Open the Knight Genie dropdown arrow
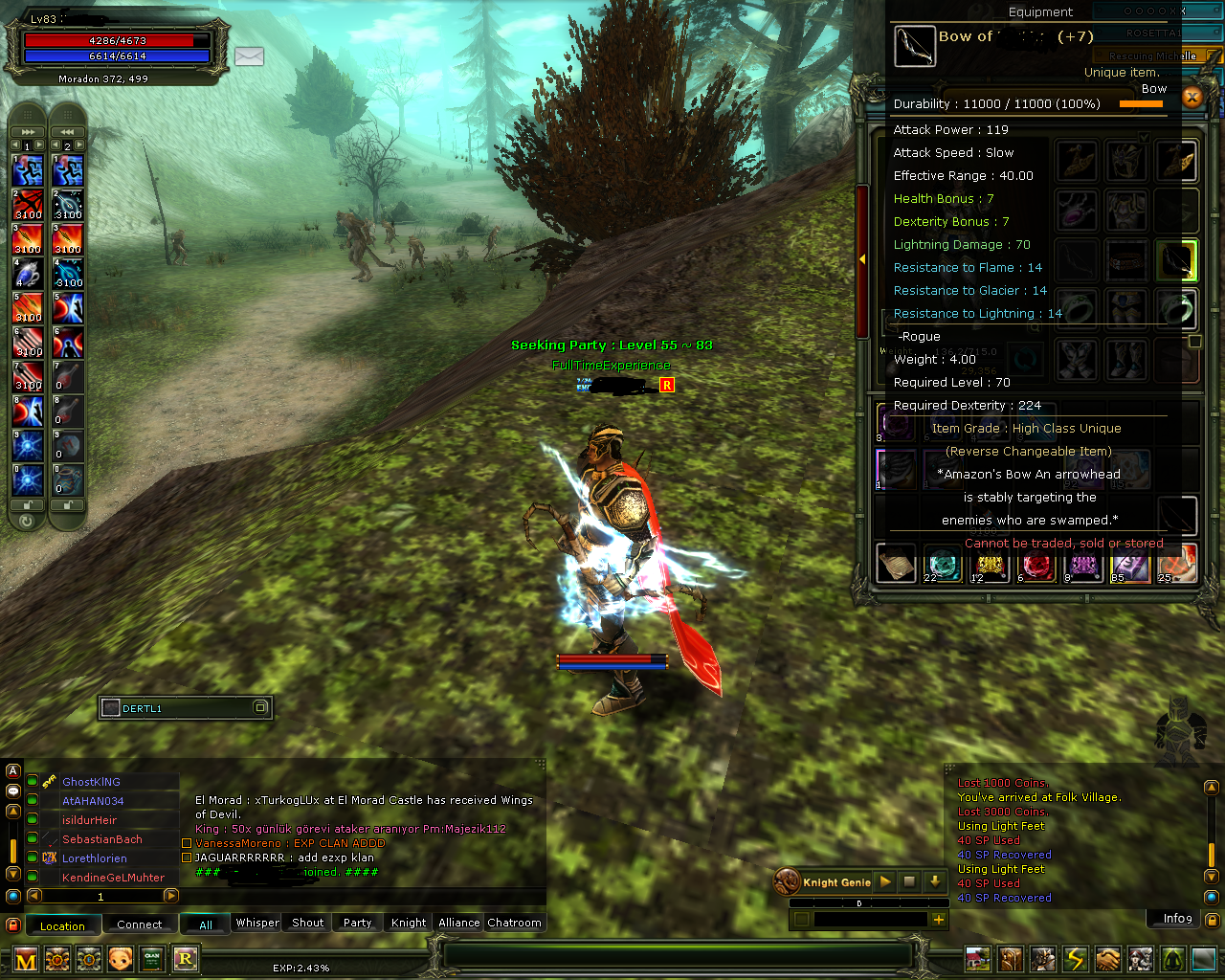1225x980 pixels. pyautogui.click(x=933, y=881)
